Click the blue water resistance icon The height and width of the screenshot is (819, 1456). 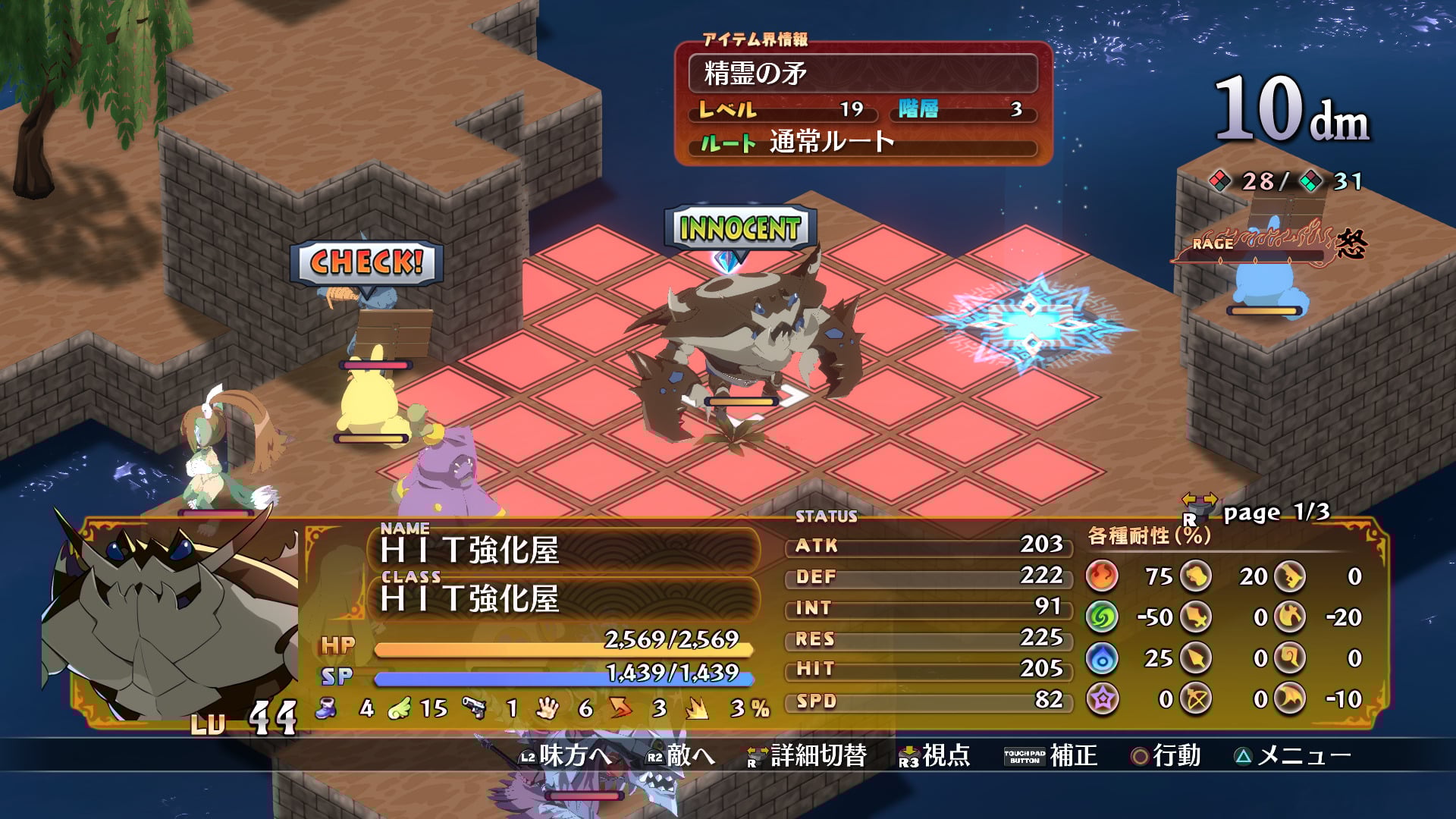pyautogui.click(x=1102, y=658)
